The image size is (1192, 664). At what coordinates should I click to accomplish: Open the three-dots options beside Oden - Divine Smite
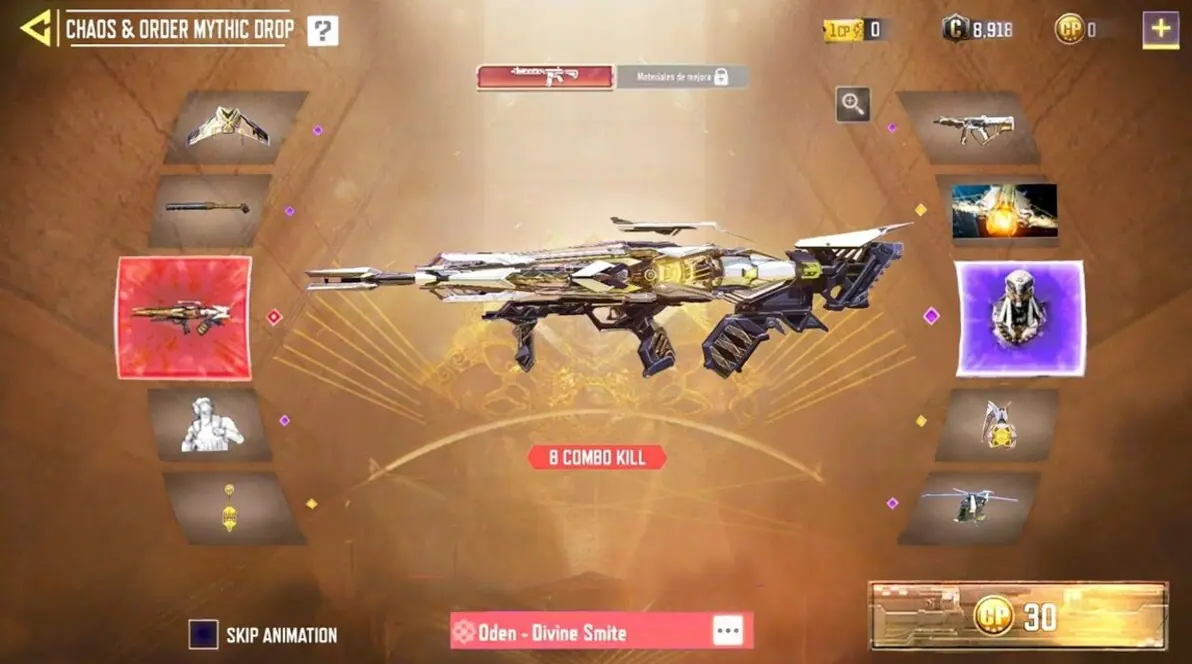(727, 631)
